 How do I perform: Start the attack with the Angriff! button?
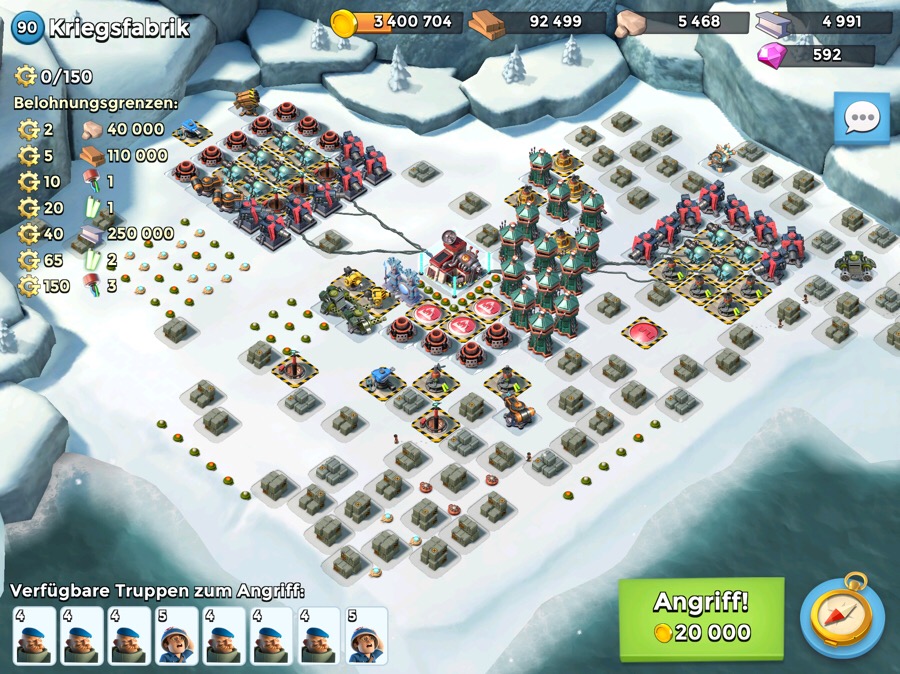point(701,617)
